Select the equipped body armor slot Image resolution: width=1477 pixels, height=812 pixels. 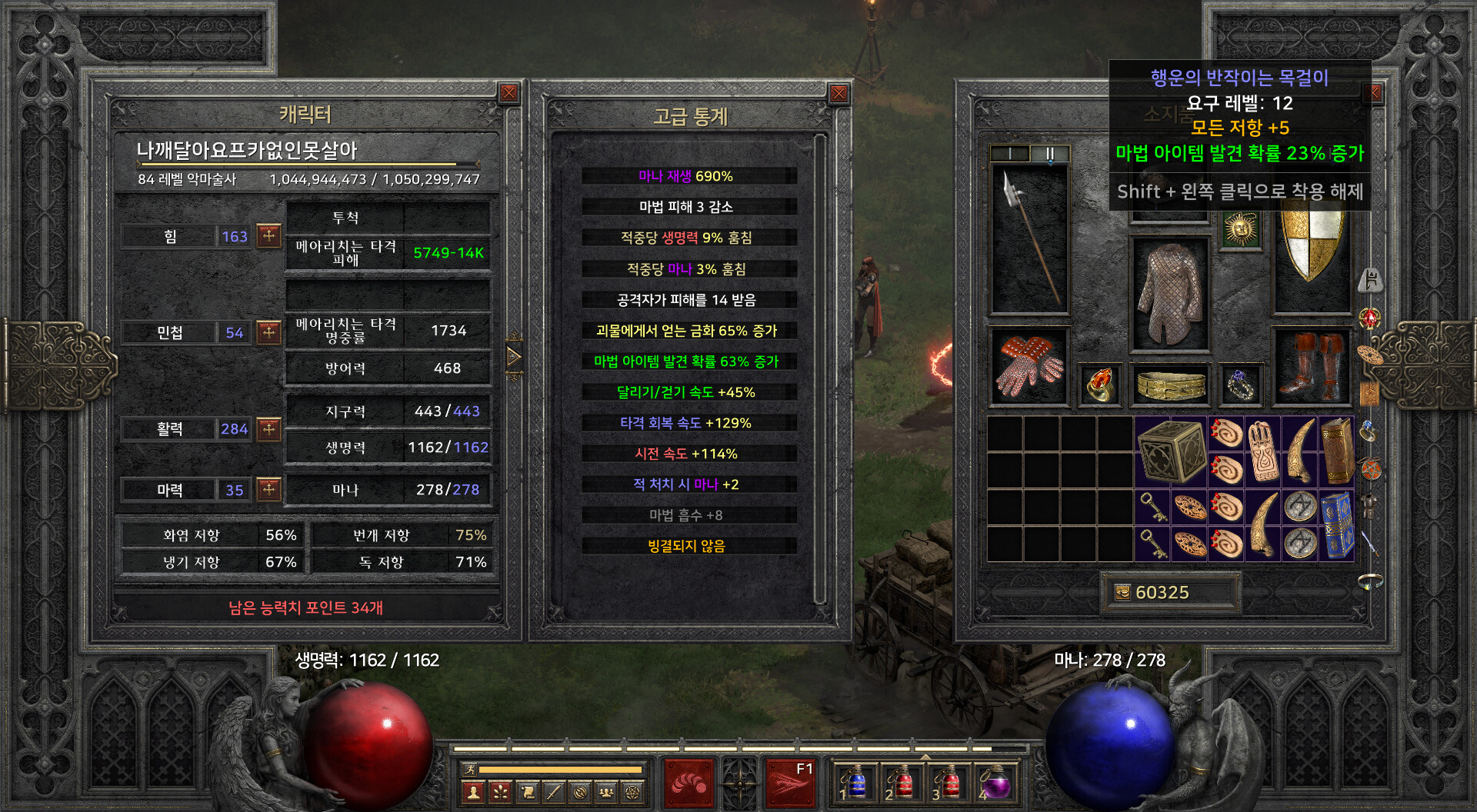1169,294
